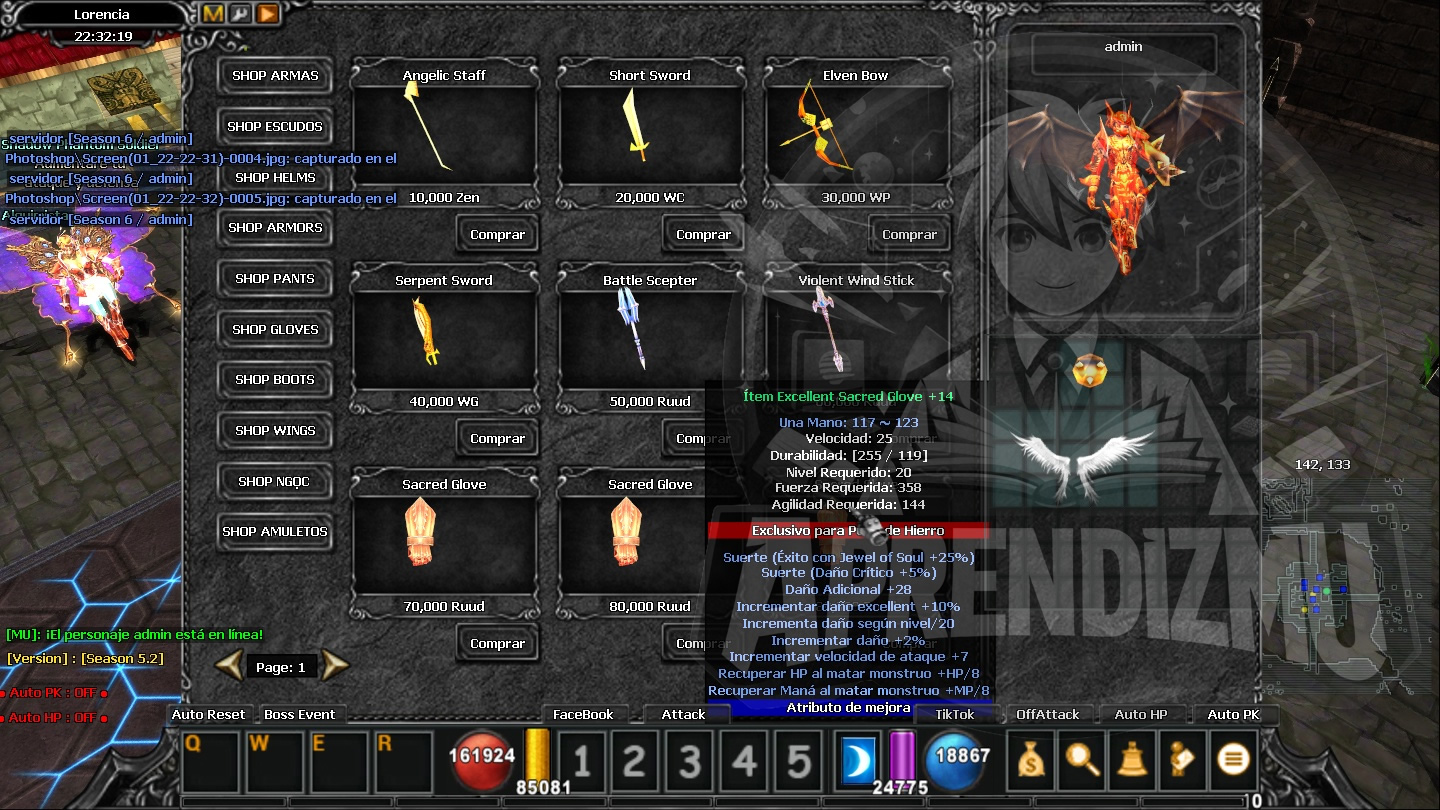
Task: Click the white circle menu icon
Action: [x=1232, y=760]
